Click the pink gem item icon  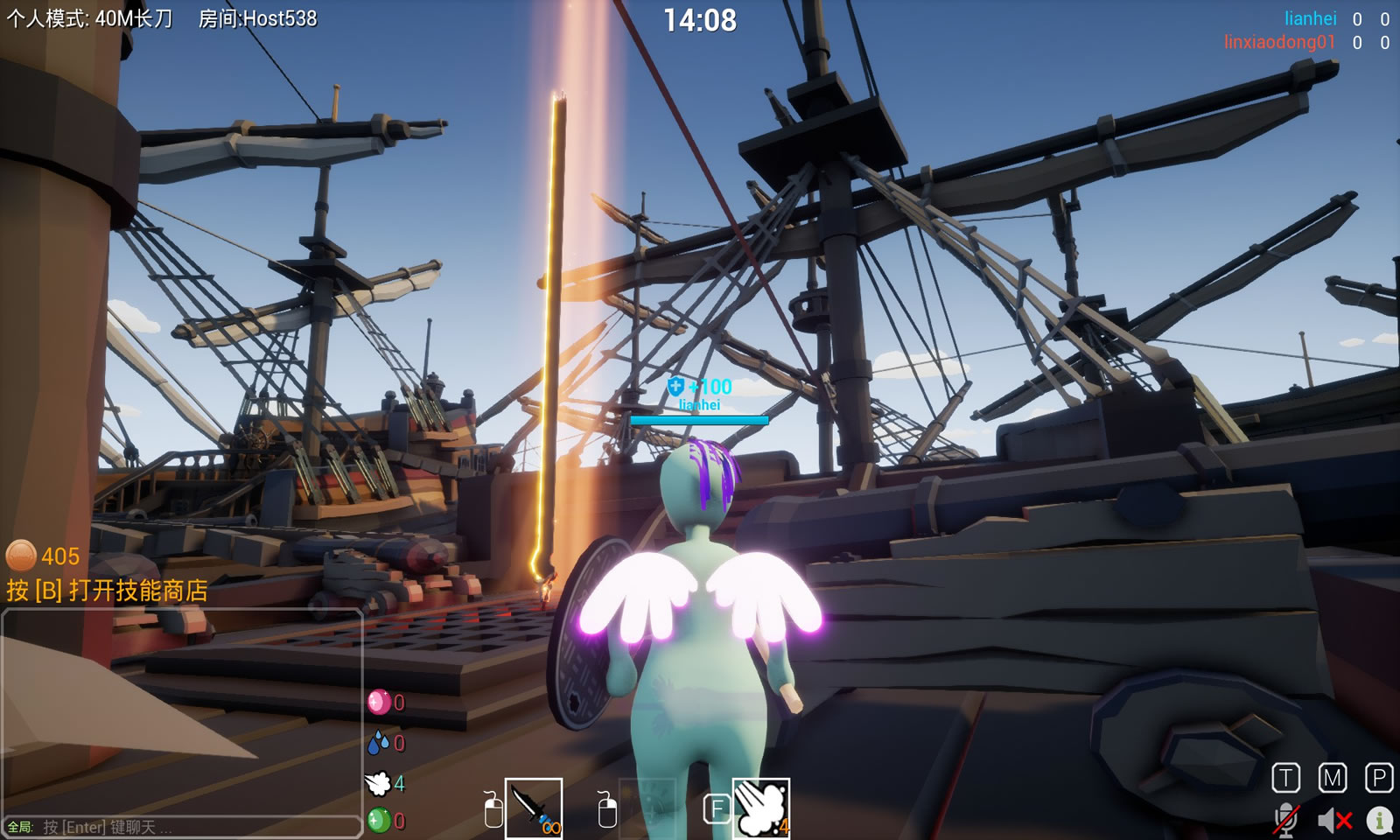coord(378,702)
